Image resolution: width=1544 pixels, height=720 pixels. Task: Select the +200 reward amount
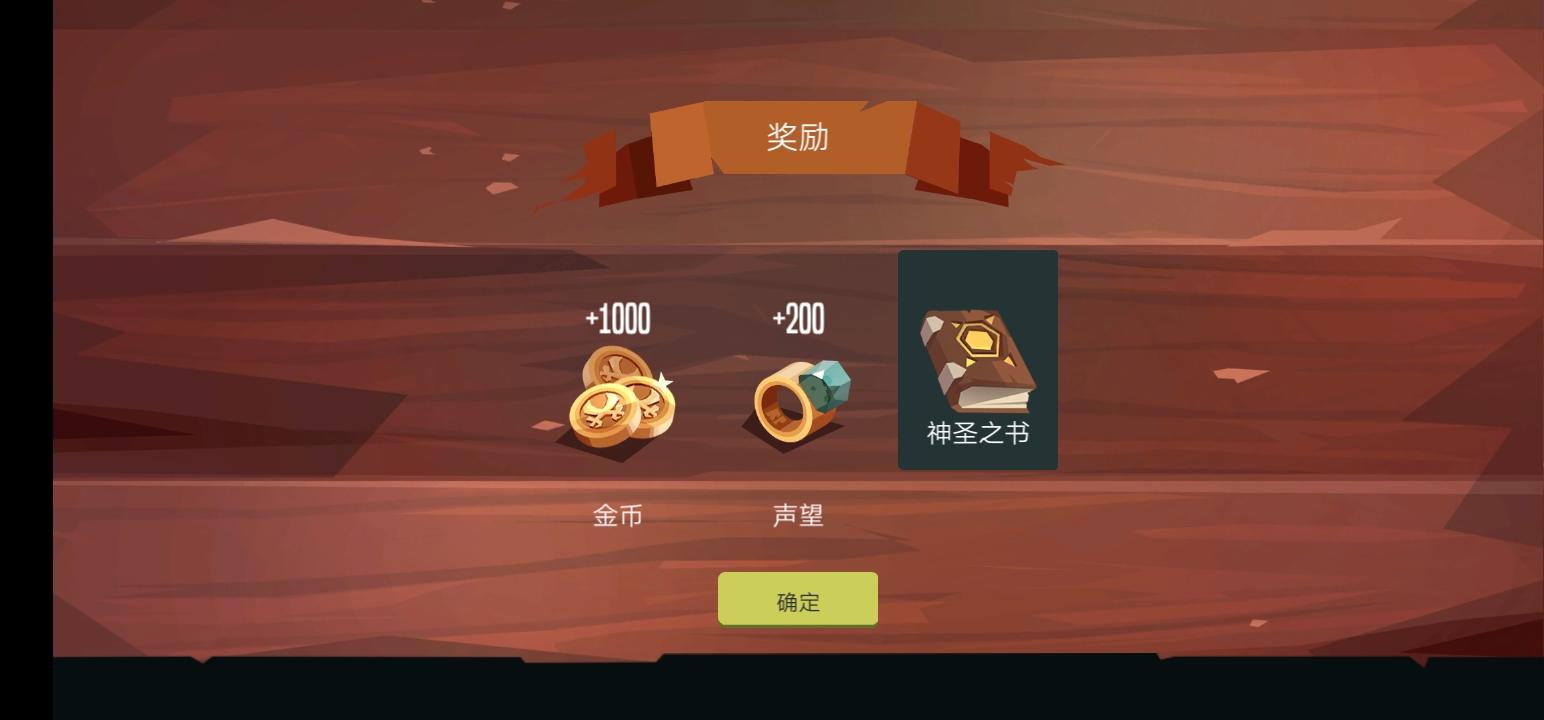(x=797, y=318)
